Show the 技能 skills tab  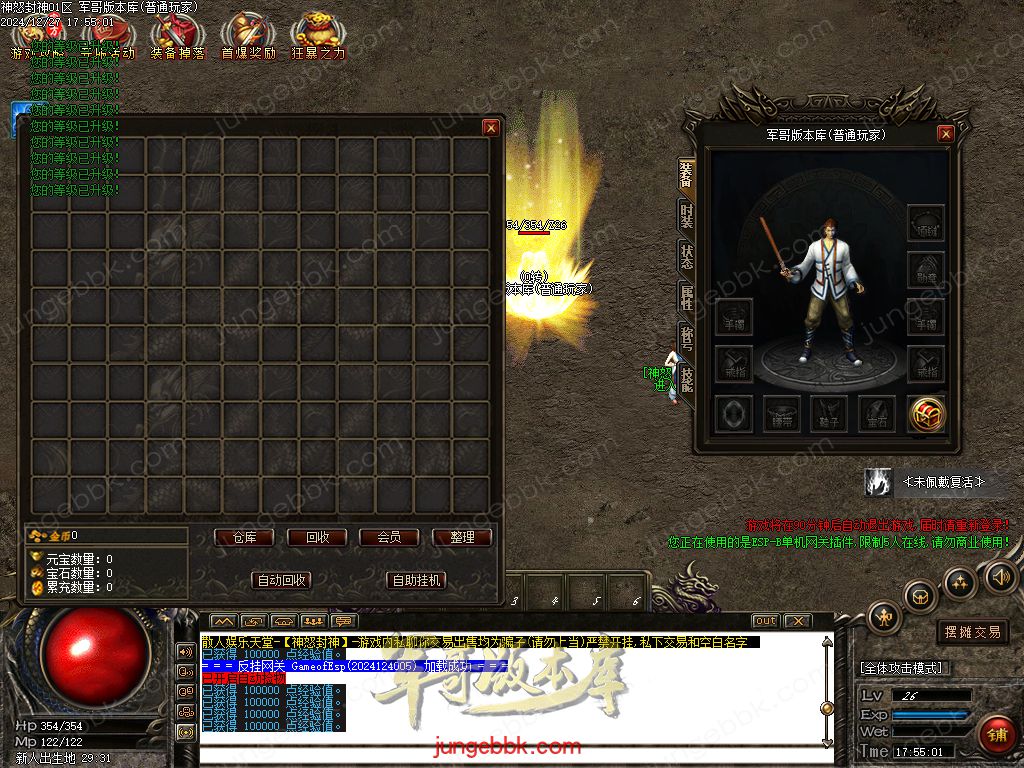click(687, 378)
